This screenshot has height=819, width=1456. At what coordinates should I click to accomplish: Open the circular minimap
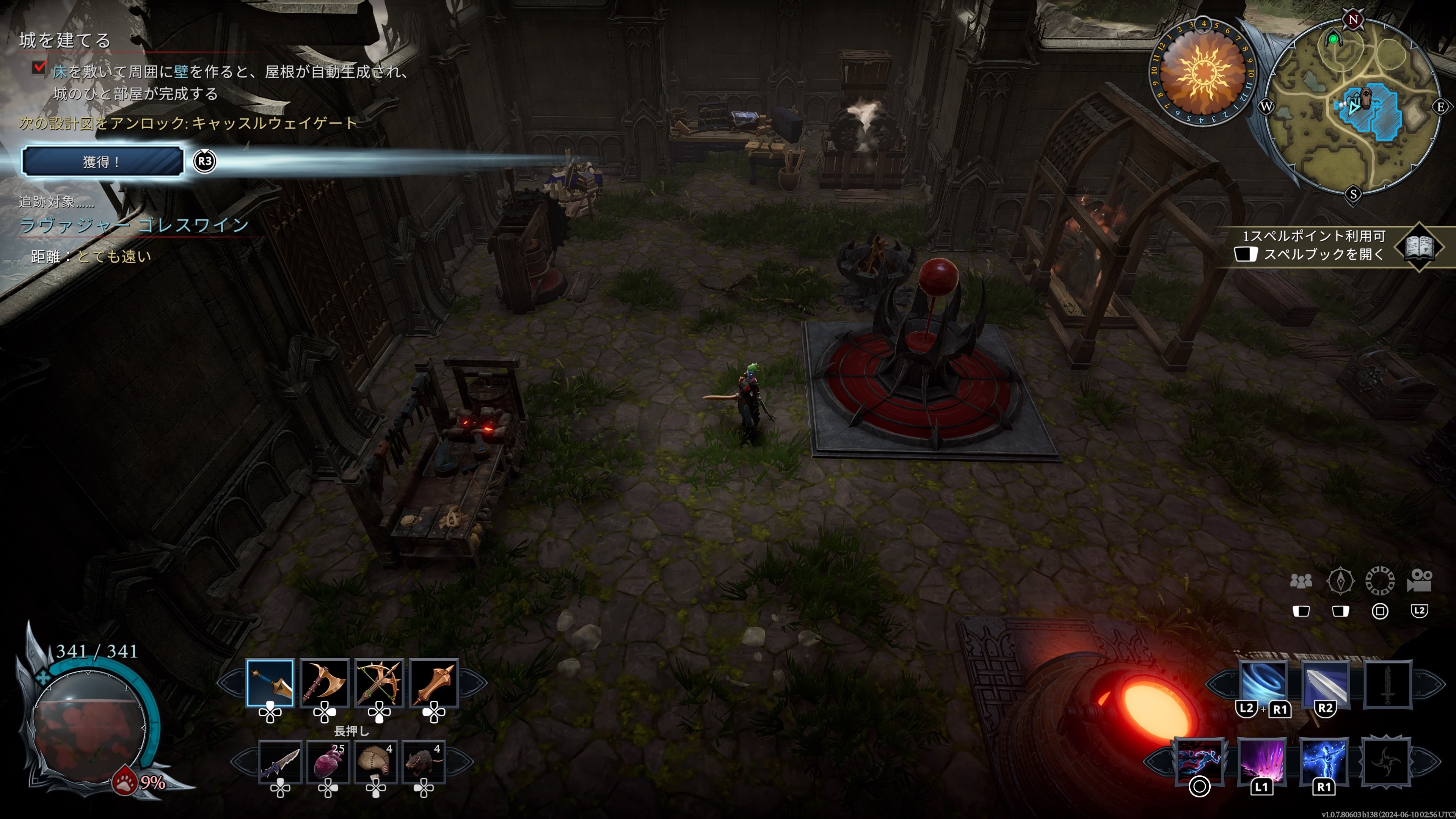(1353, 107)
